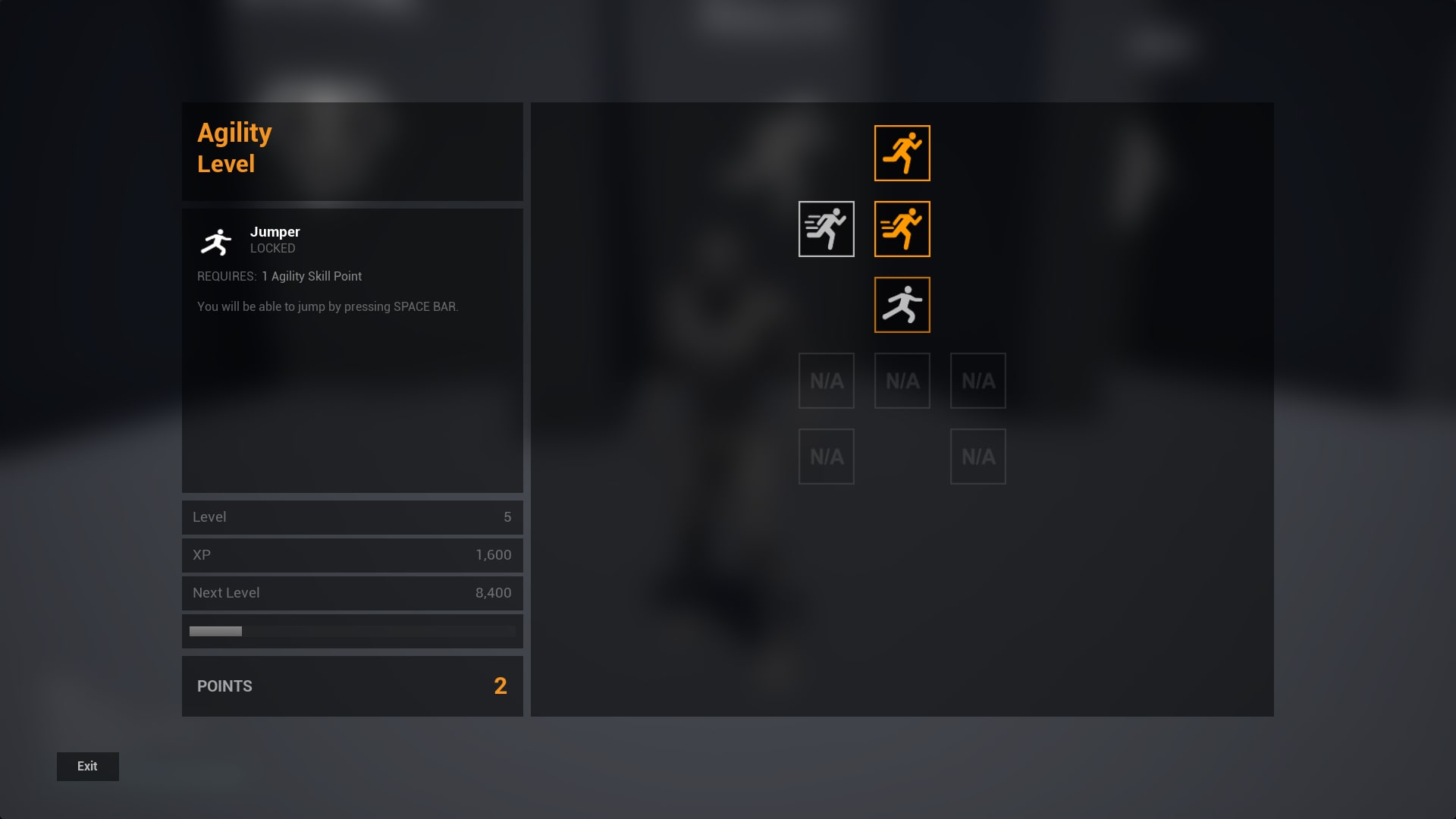Click the Level row showing 5
The width and height of the screenshot is (1456, 819).
pyautogui.click(x=352, y=517)
